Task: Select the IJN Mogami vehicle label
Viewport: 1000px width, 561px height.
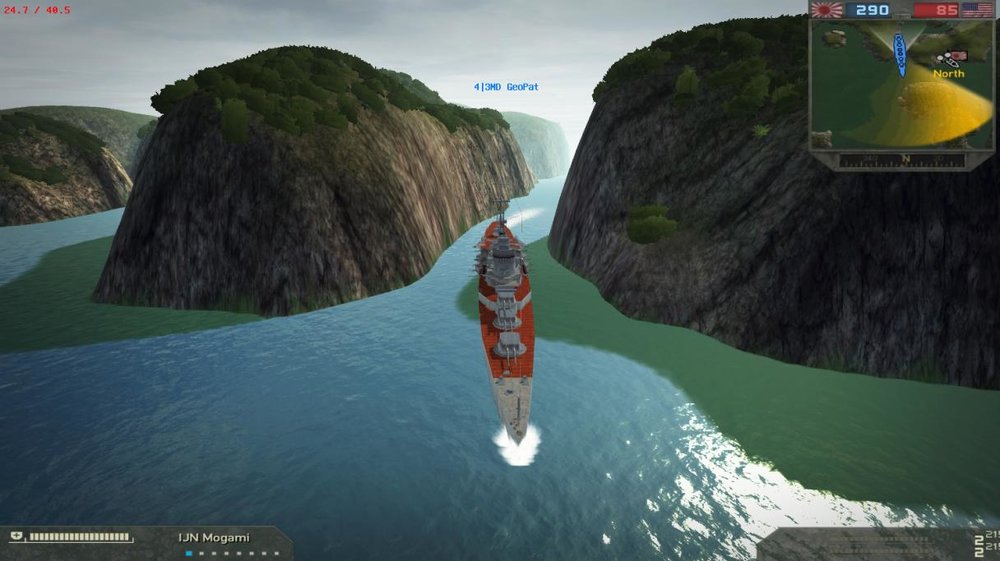Action: tap(214, 538)
